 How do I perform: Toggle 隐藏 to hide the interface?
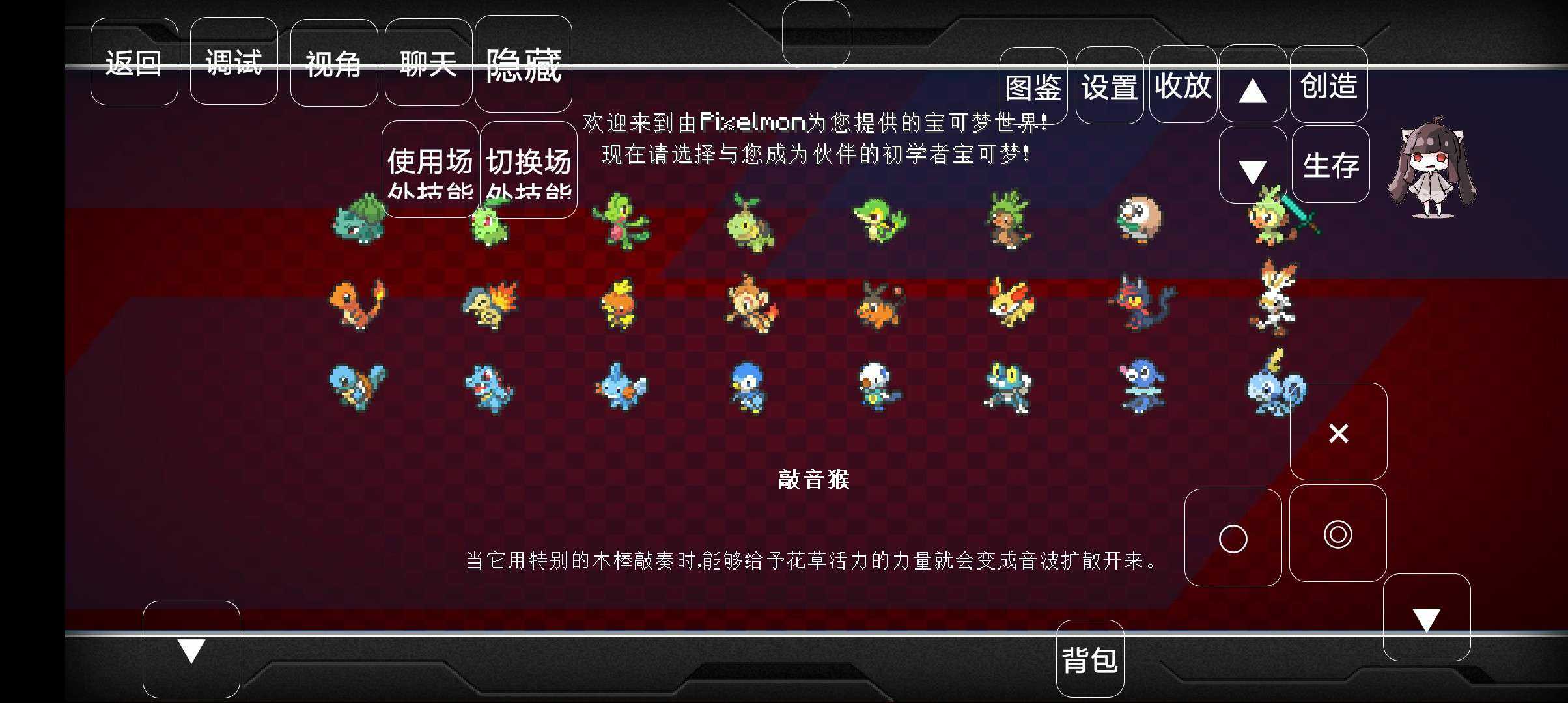point(523,65)
